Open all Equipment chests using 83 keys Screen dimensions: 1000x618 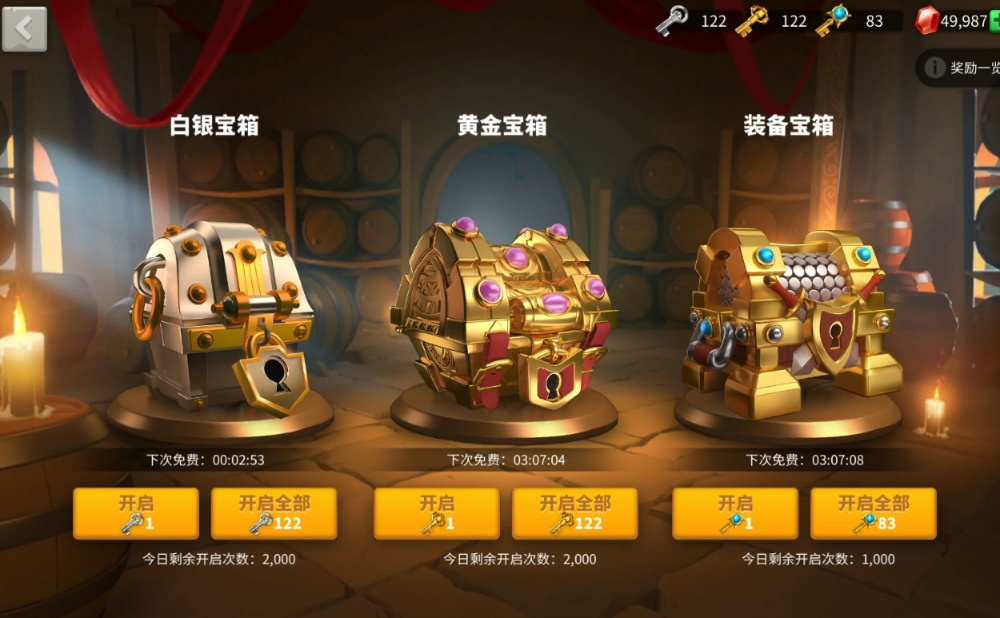point(873,513)
